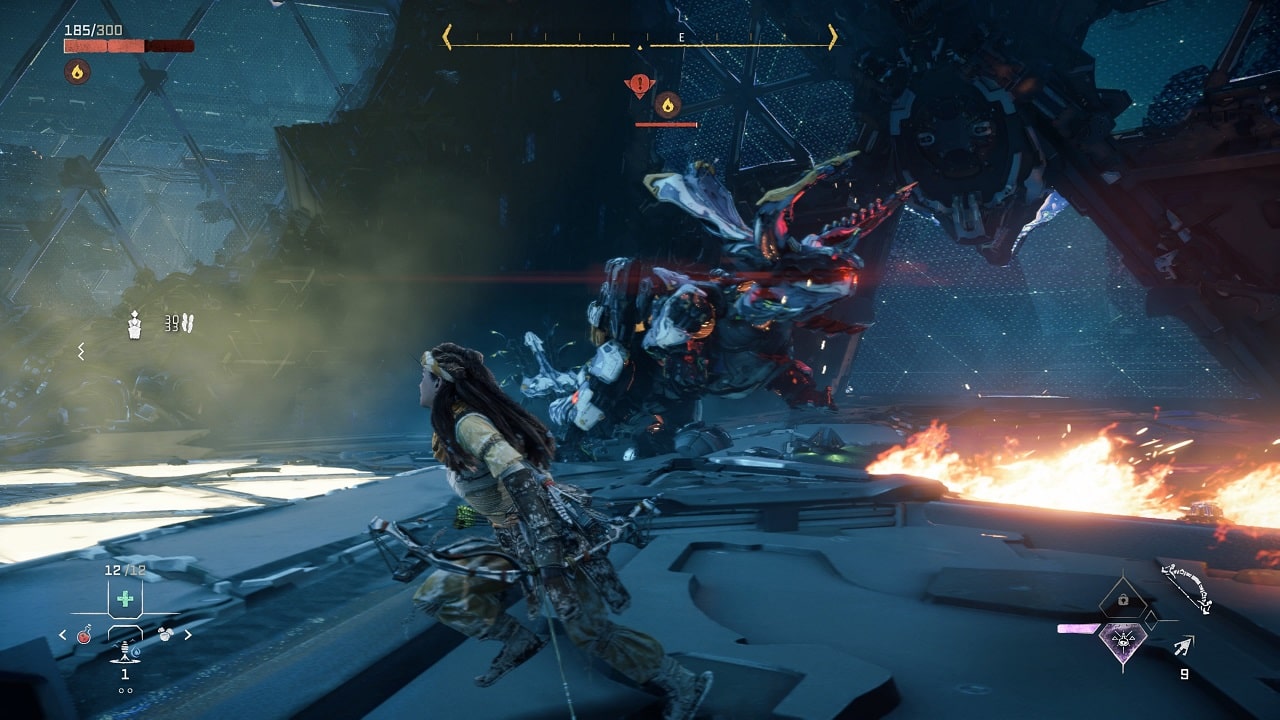
Task: Cycle tools with the left arrow
Action: tap(63, 635)
